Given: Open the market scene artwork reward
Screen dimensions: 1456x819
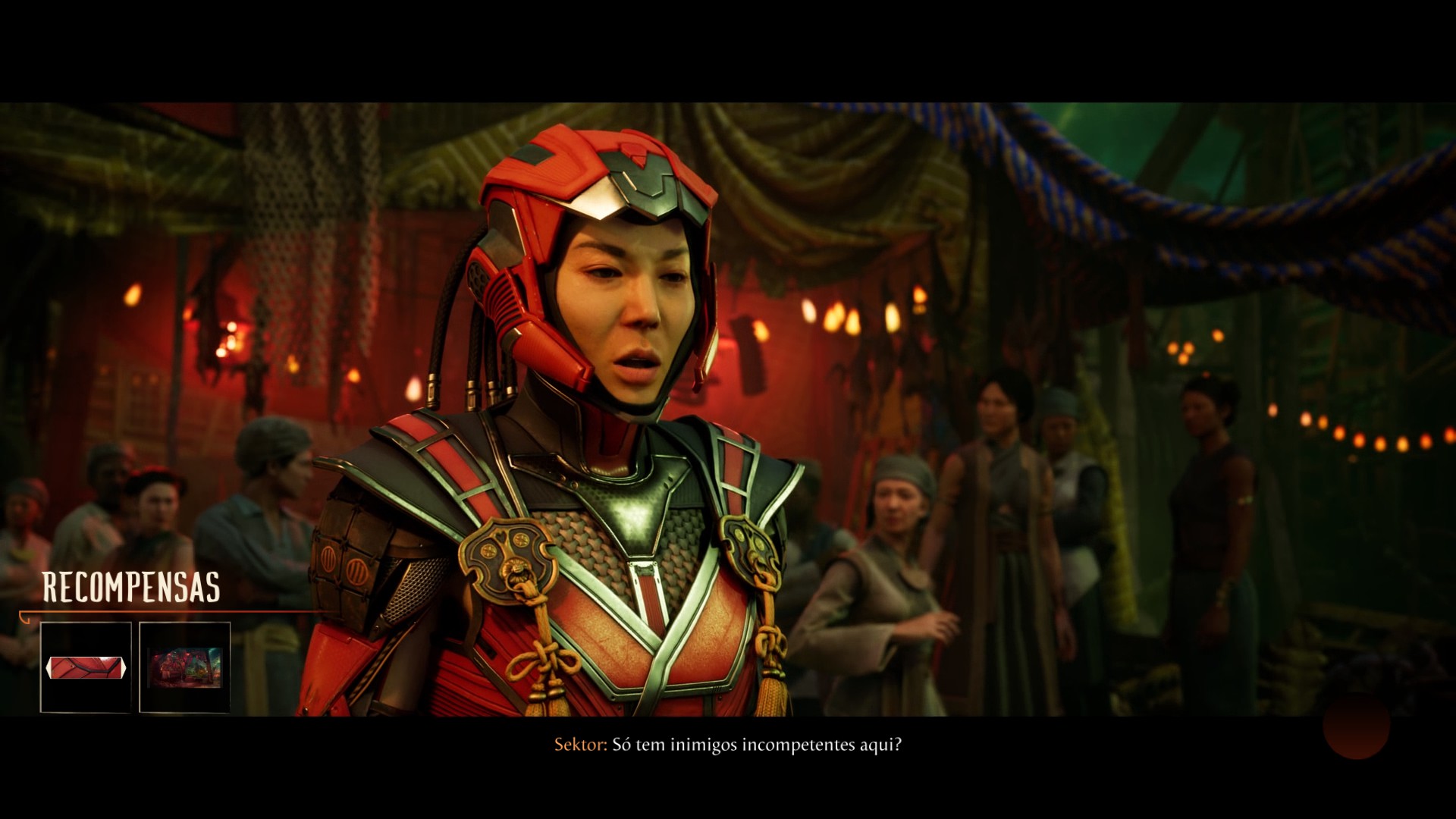Looking at the screenshot, I should pos(184,667).
